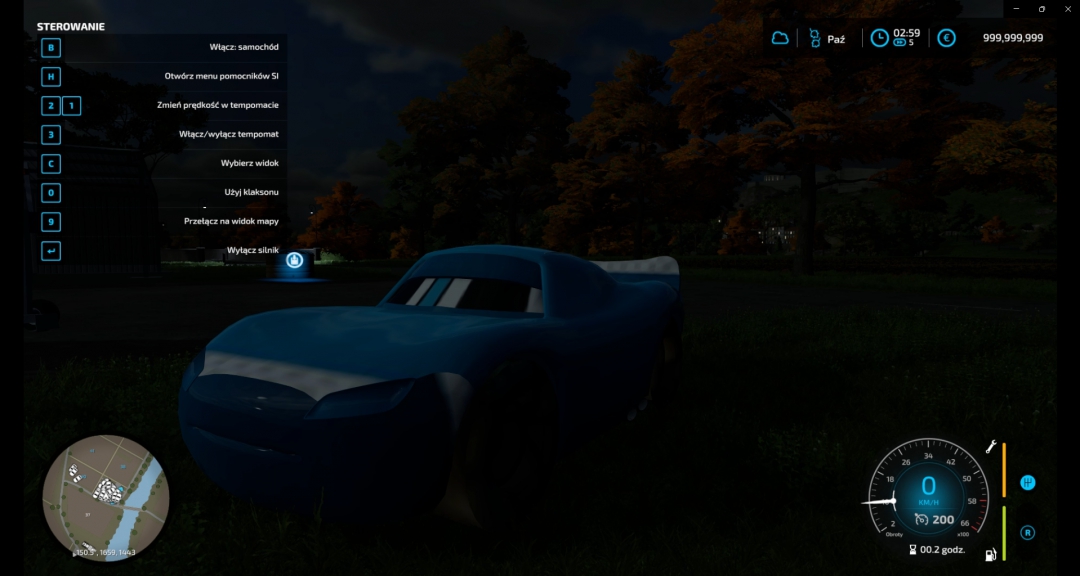Minimize the game window
Image resolution: width=1080 pixels, height=576 pixels.
[1017, 8]
